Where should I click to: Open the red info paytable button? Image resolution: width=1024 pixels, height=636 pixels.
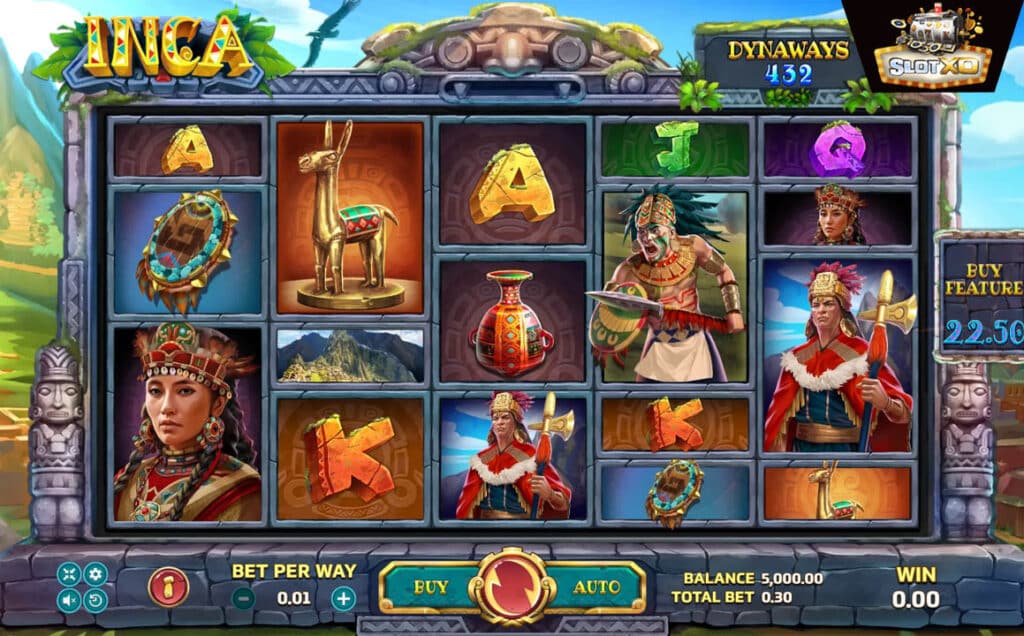(x=168, y=587)
